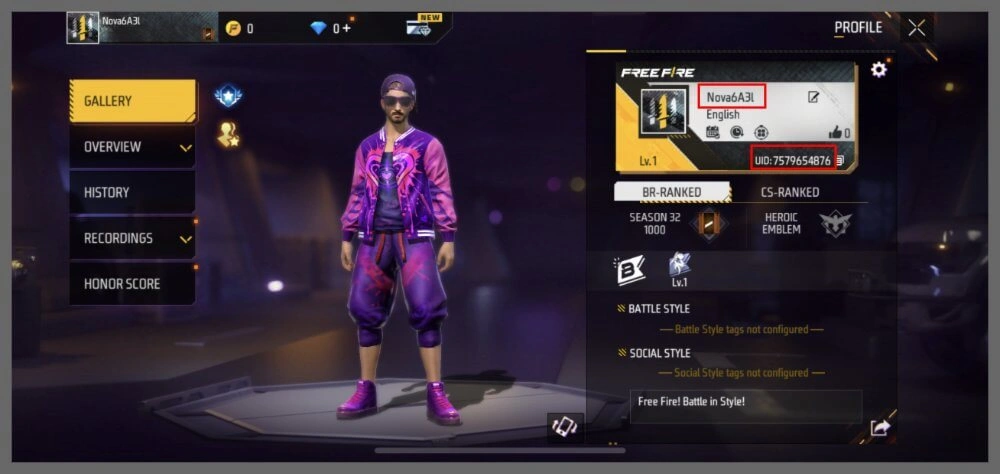This screenshot has width=1000, height=474.
Task: Switch to the CS-Ranked tab
Action: pos(790,192)
